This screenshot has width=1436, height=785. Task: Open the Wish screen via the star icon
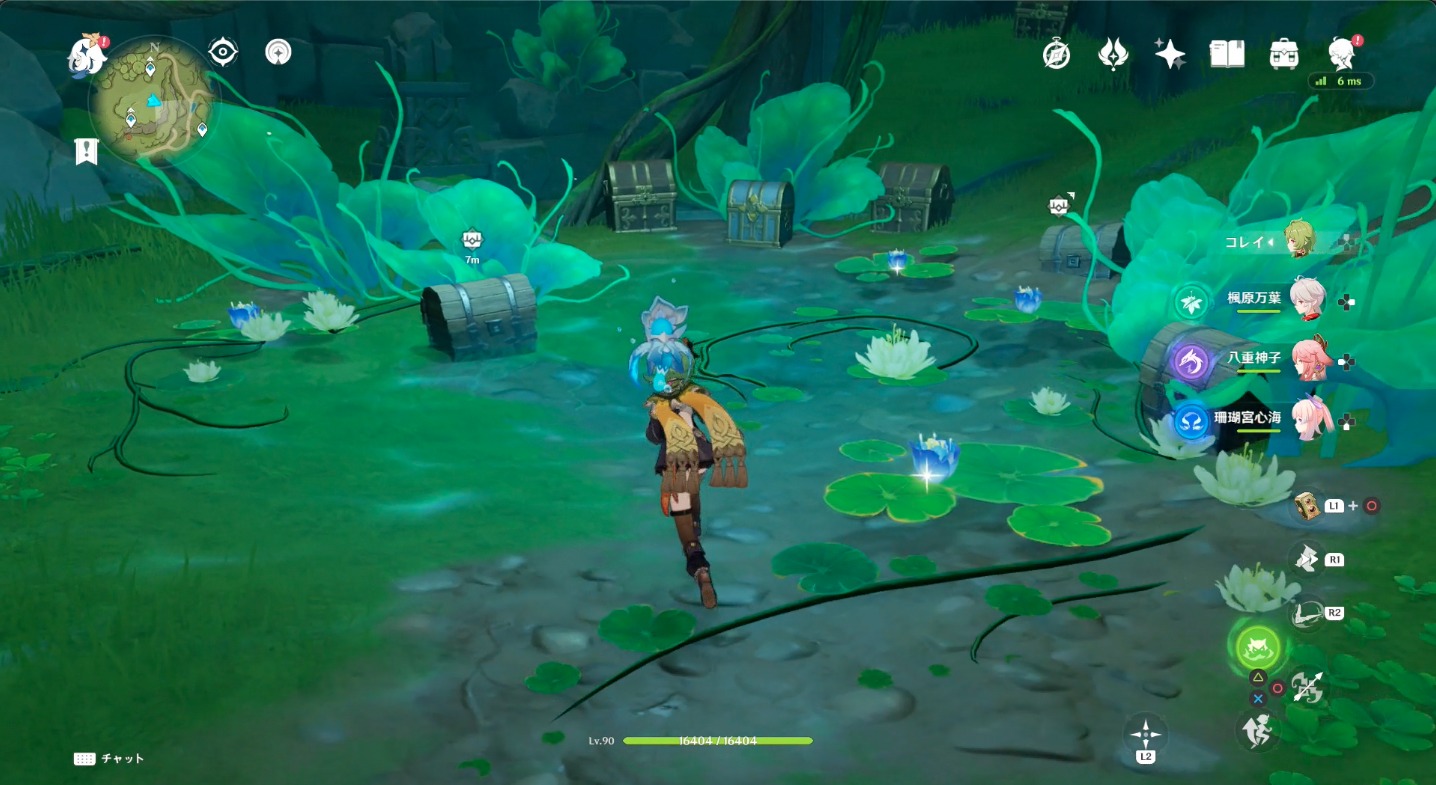pos(1170,54)
